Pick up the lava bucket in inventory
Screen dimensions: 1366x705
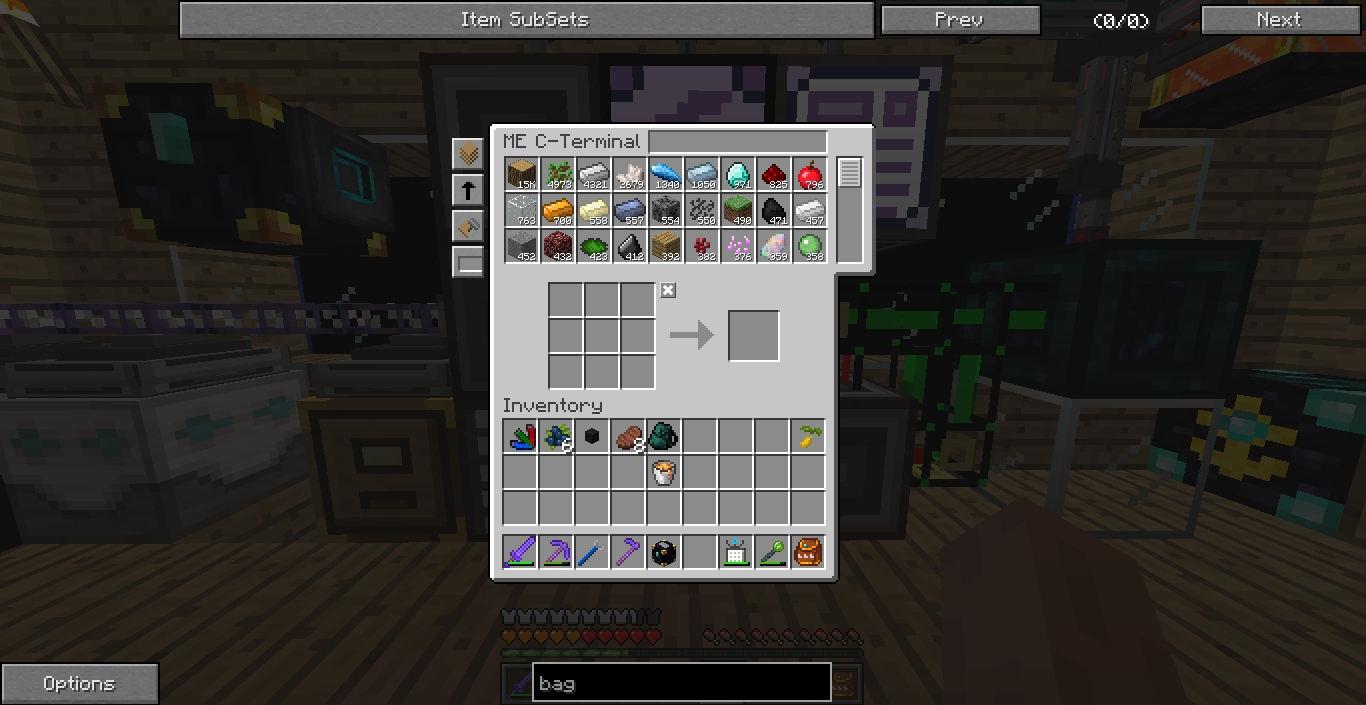pos(665,472)
